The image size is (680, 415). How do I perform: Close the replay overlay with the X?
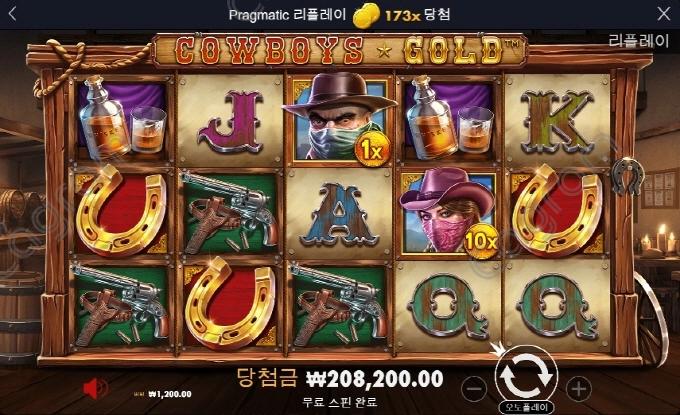pyautogui.click(x=664, y=14)
